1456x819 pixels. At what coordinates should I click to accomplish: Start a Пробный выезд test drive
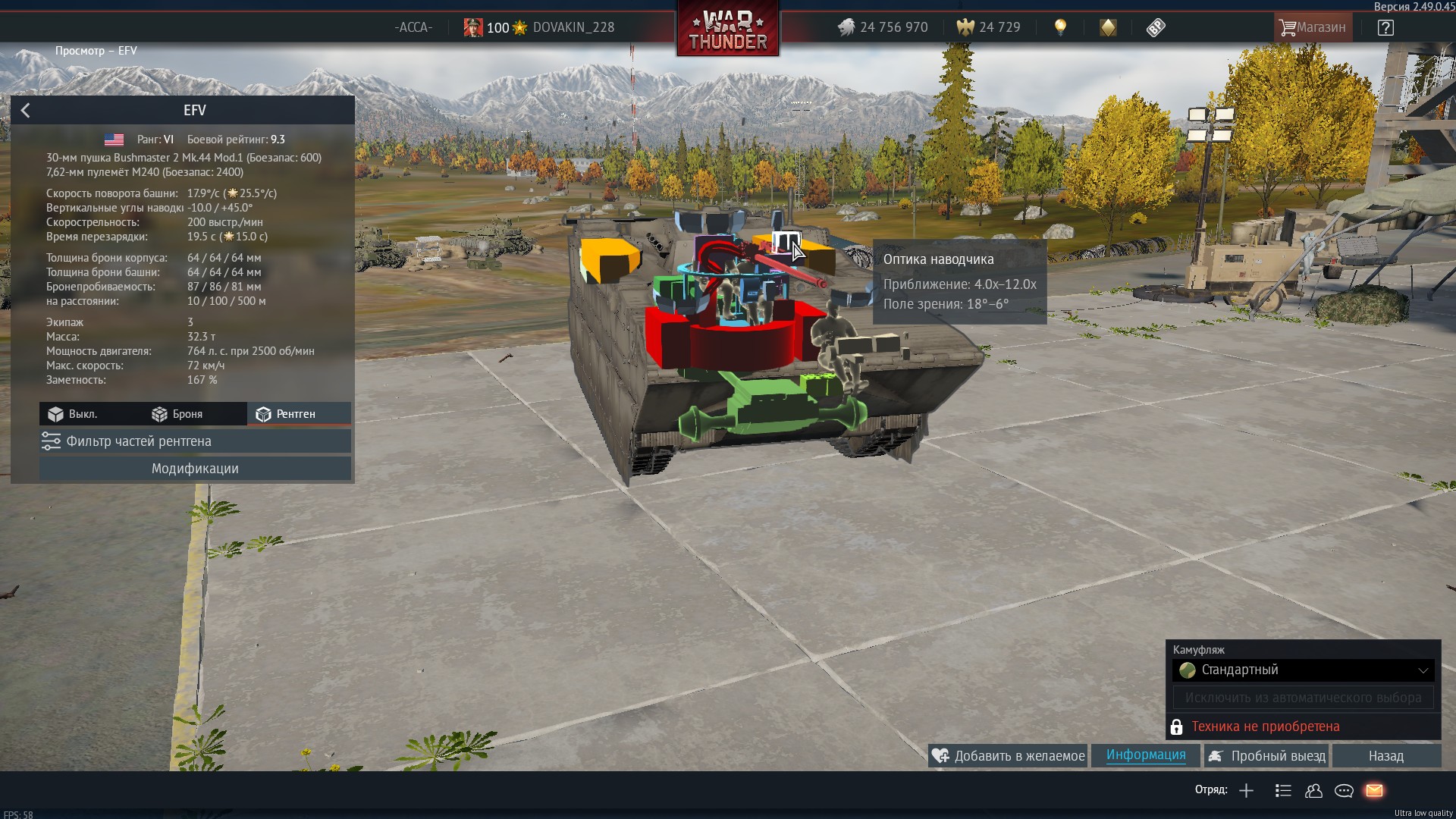[1267, 756]
